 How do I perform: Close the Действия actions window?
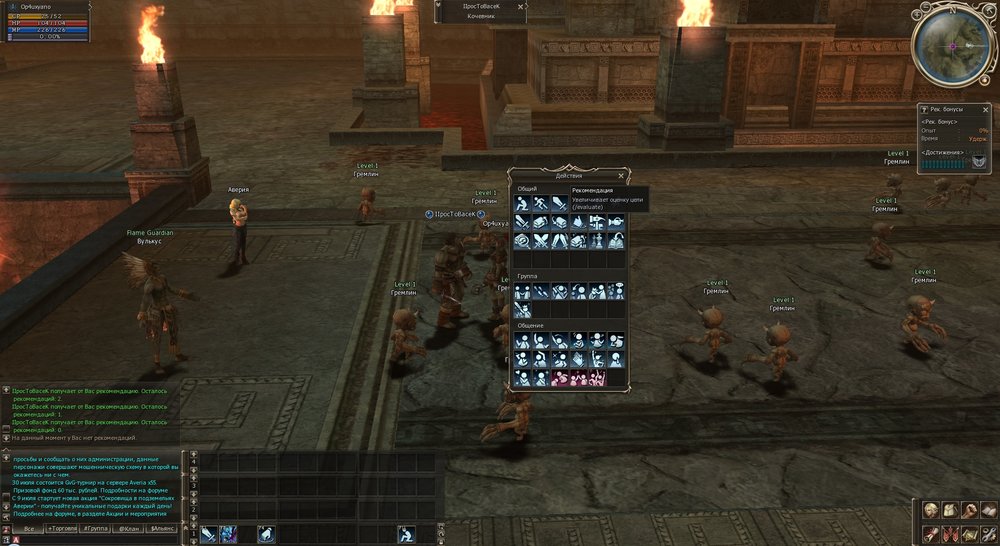click(621, 175)
